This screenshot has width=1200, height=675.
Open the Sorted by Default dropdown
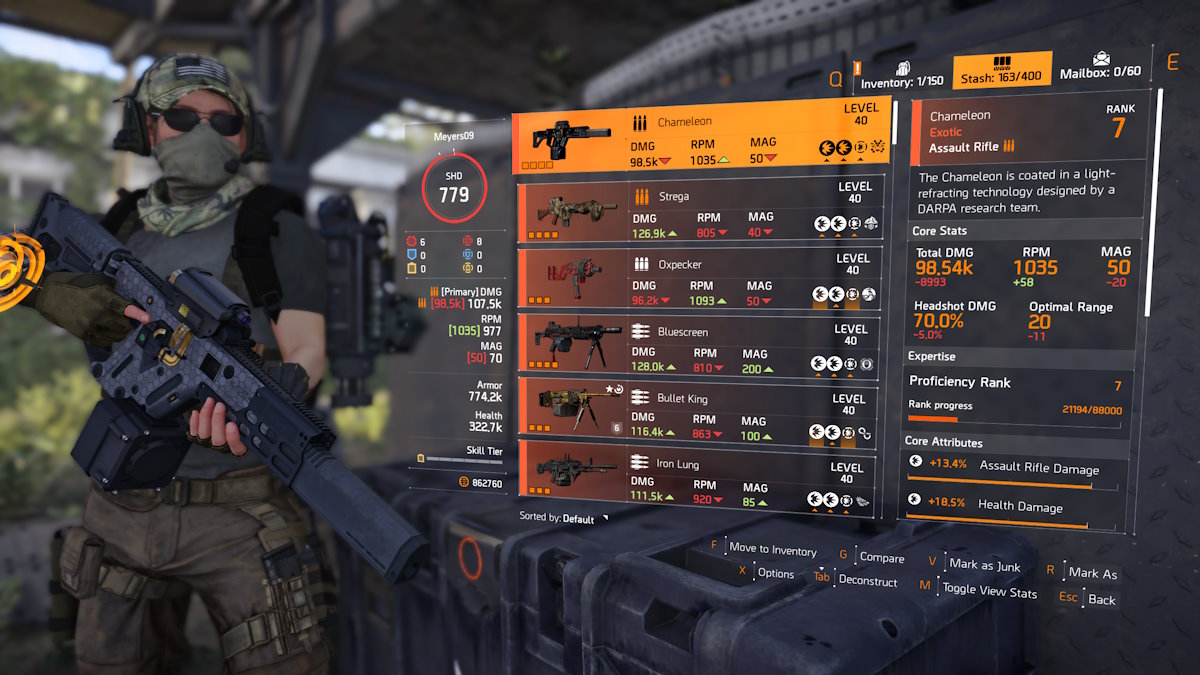click(565, 519)
